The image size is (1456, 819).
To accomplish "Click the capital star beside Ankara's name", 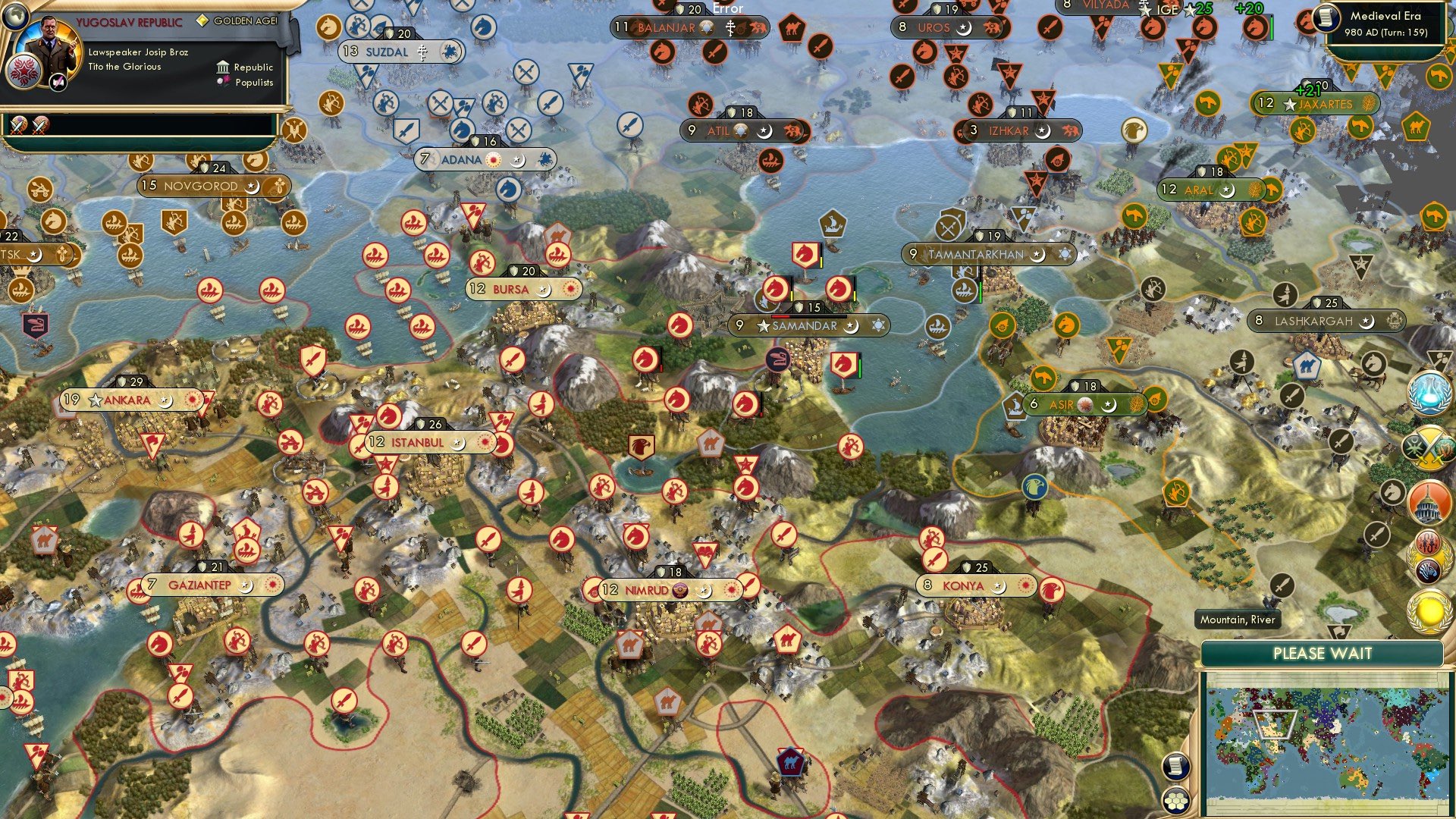I will pos(94,398).
